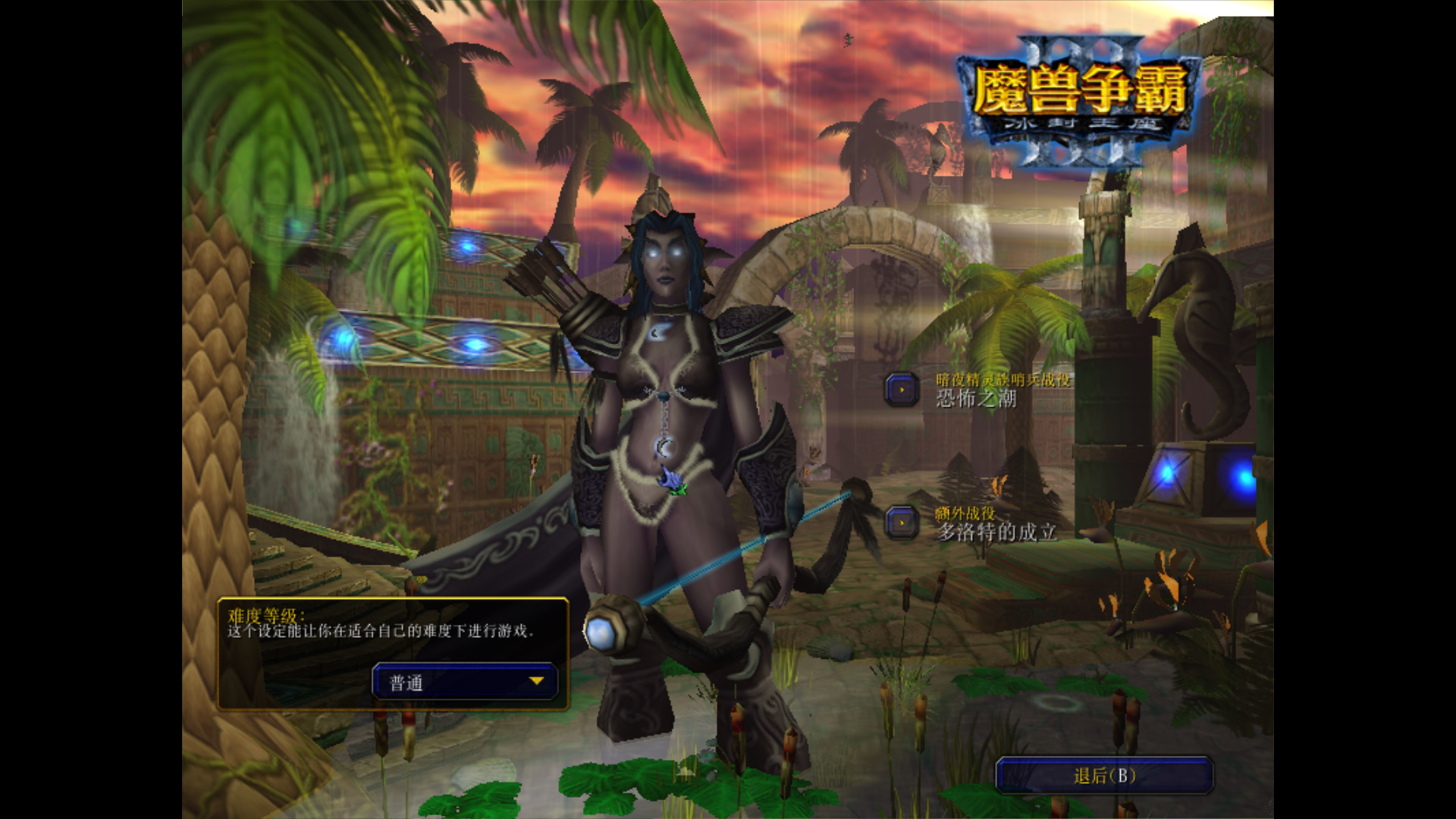Choose the 多洛特的成立 bonus campaign

pyautogui.click(x=902, y=523)
